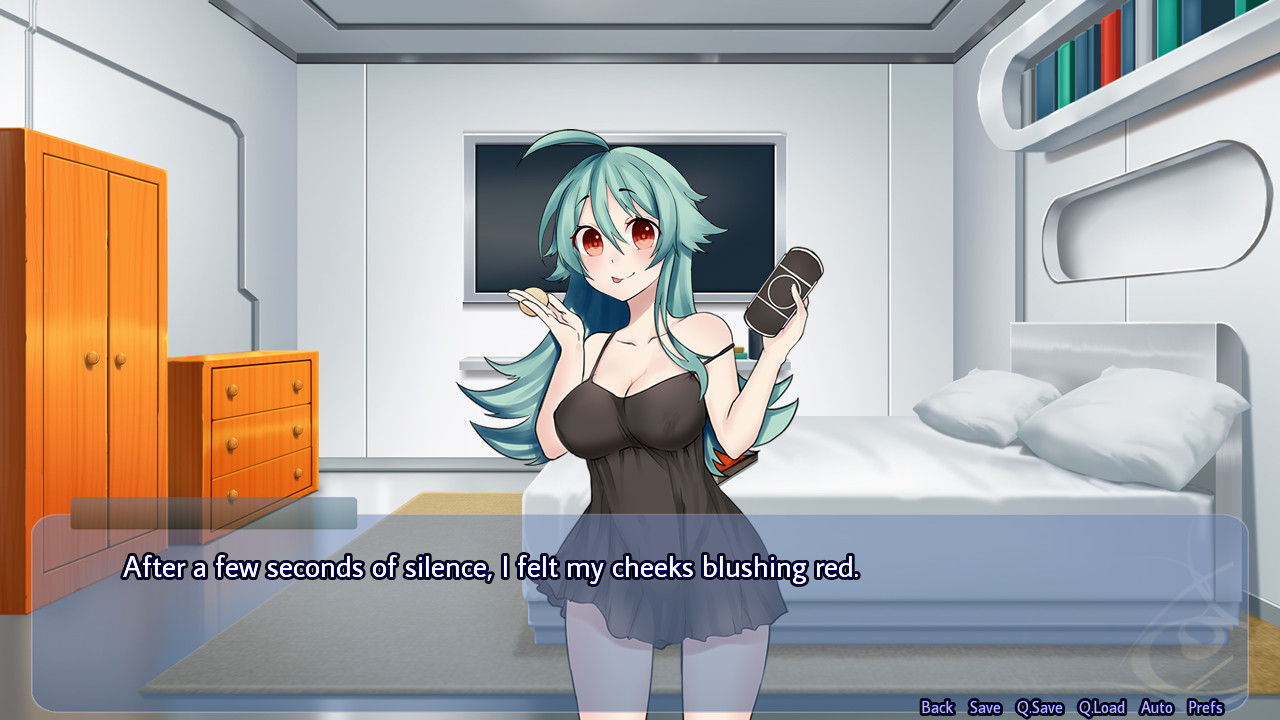This screenshot has width=1280, height=720.
Task: Load the quick save with Q.Load
Action: [x=1101, y=706]
